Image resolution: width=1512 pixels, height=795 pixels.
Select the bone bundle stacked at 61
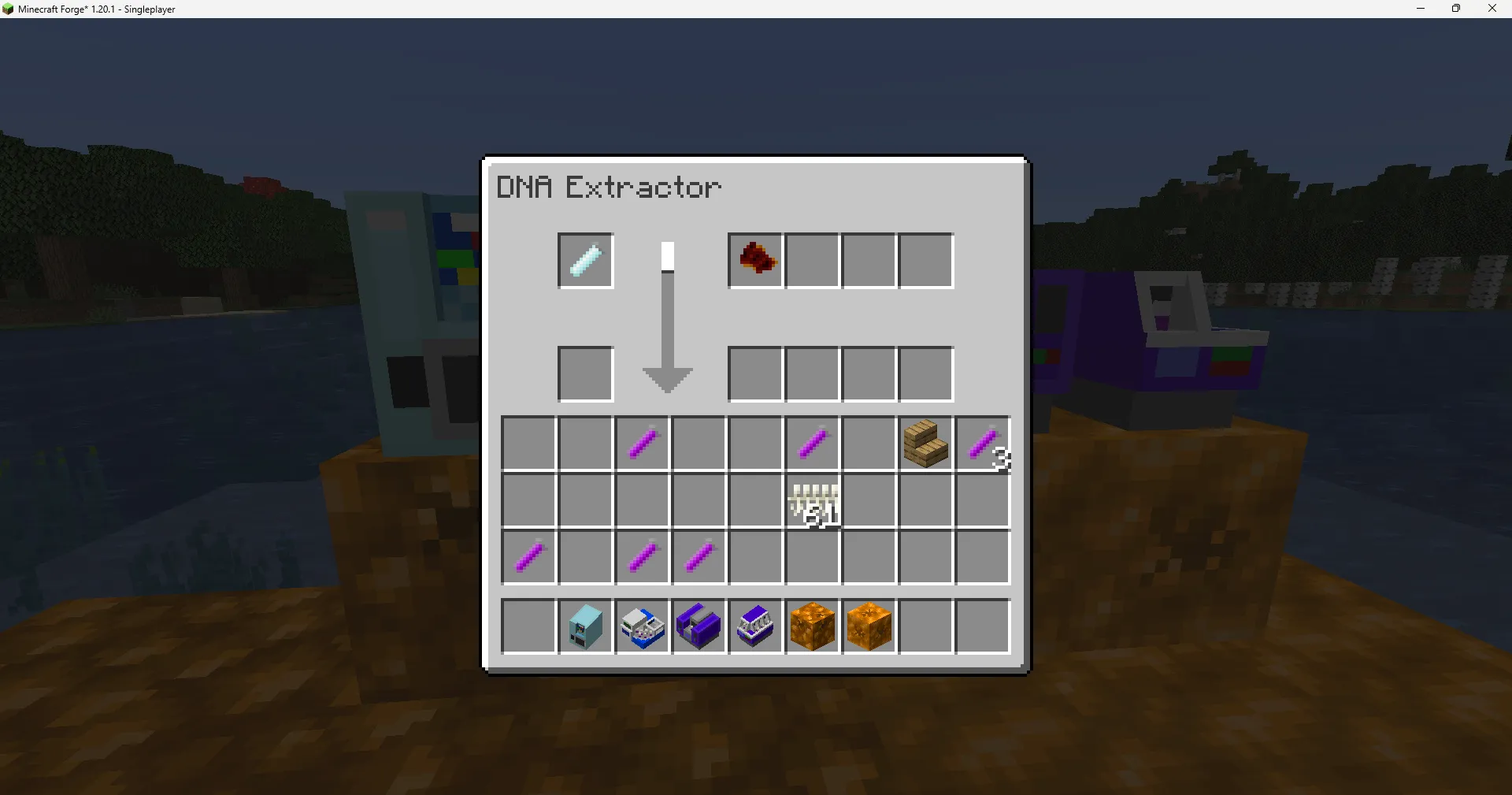(813, 502)
